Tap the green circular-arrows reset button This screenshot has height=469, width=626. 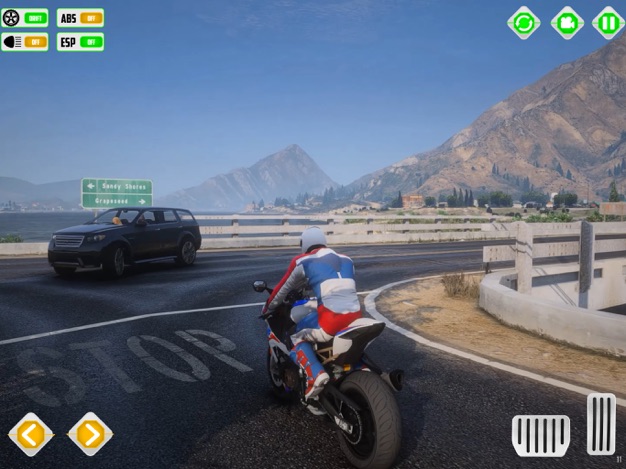coord(523,22)
